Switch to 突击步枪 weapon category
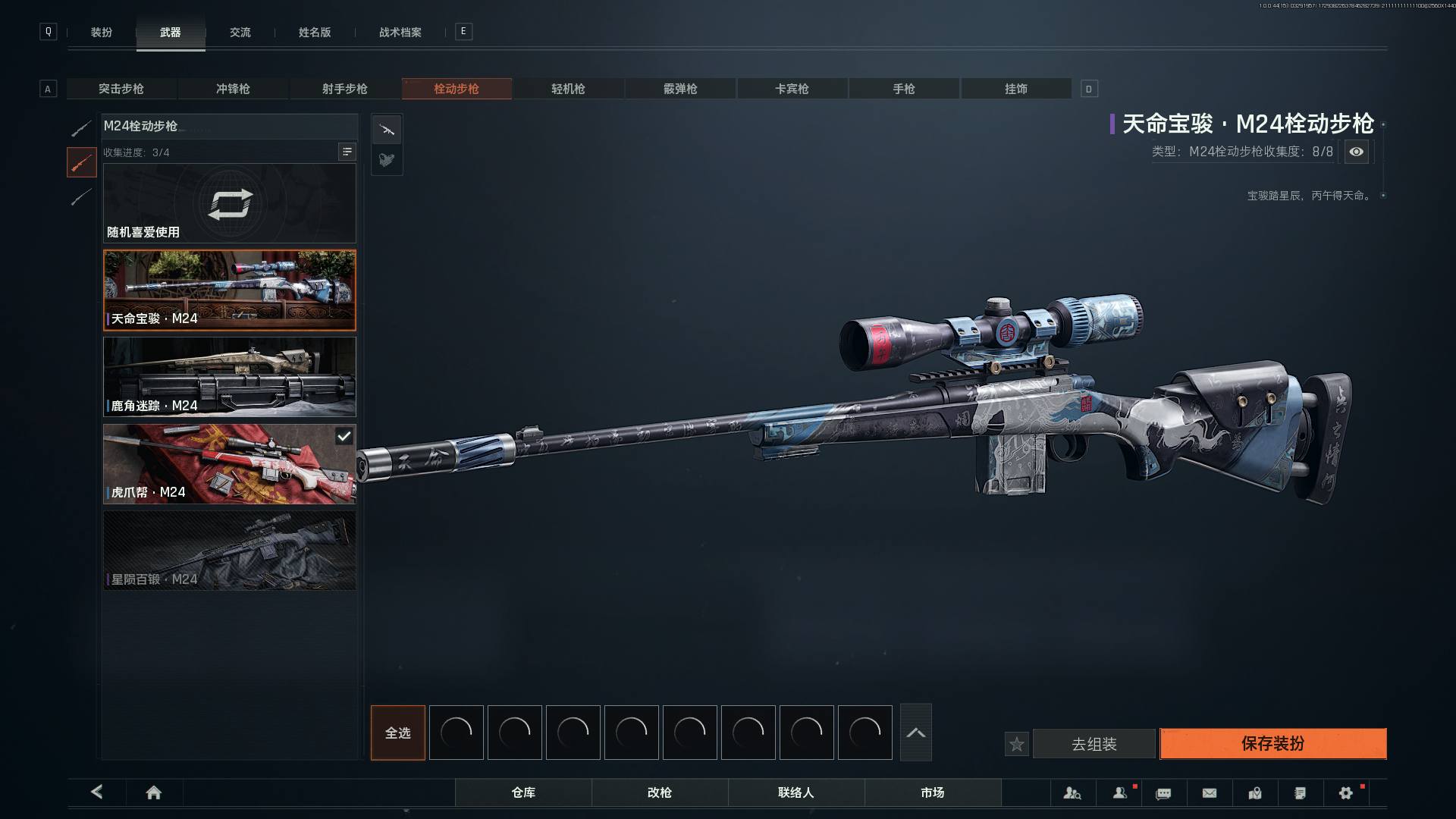 pos(121,89)
